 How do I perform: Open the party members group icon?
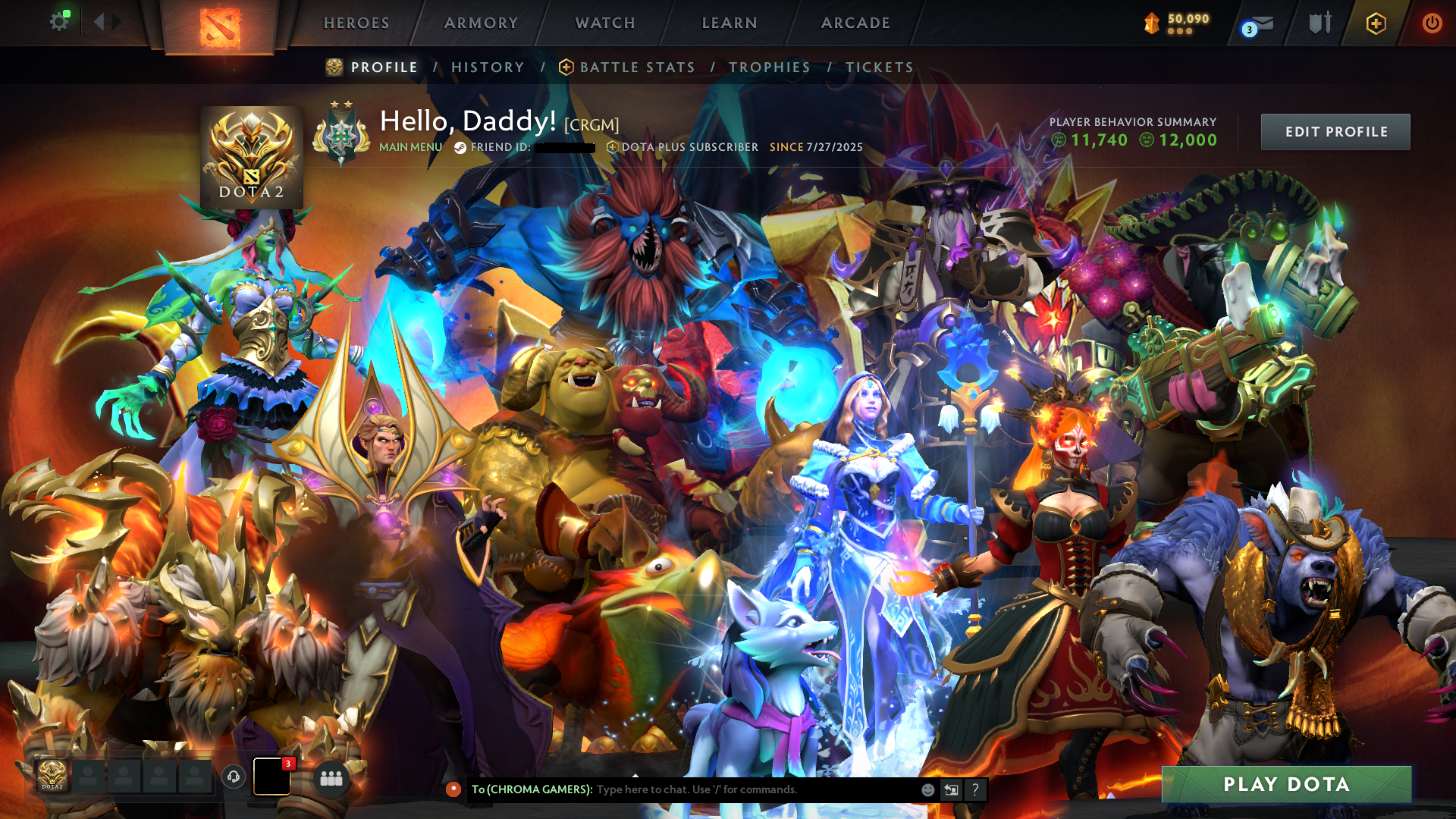(331, 778)
